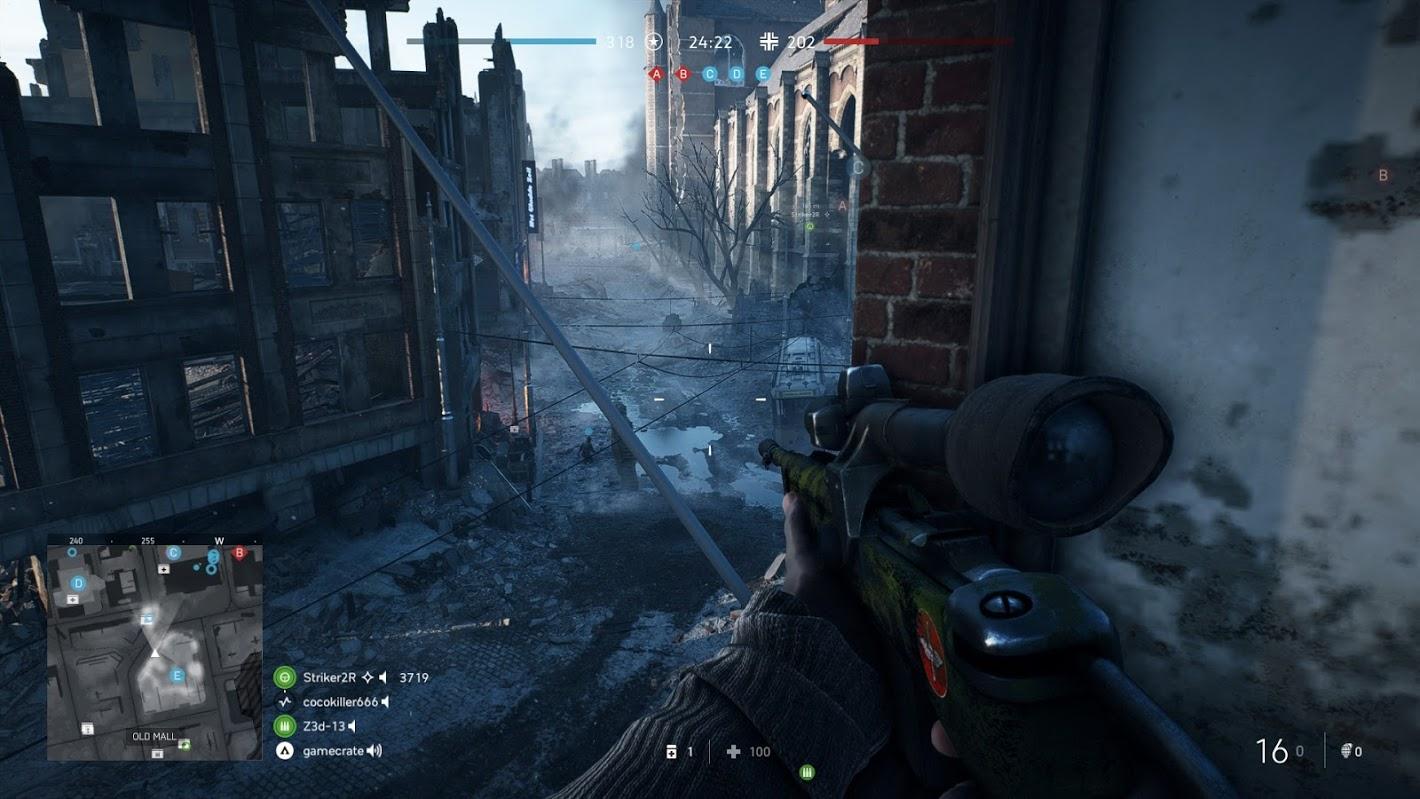Select red objective B marker on minimap
Viewport: 1420px width, 799px height.
click(239, 553)
